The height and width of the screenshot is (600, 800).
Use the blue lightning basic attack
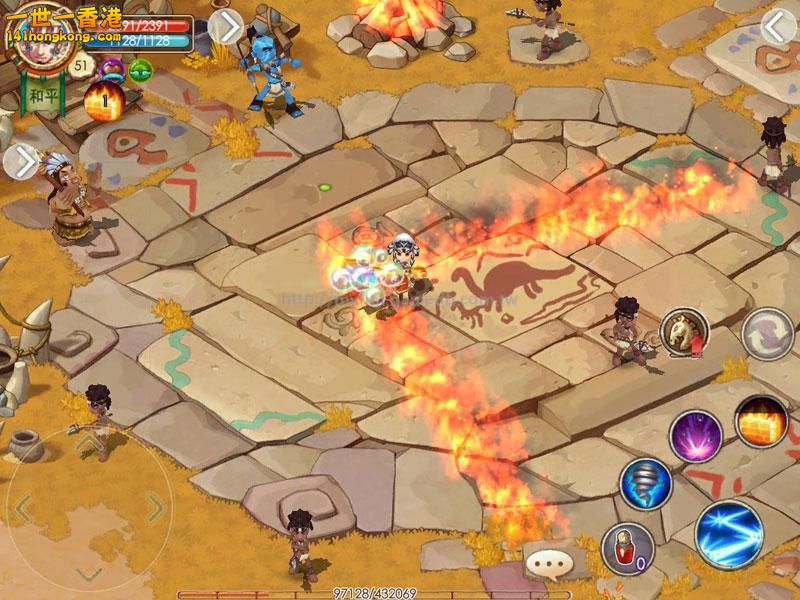coord(729,533)
